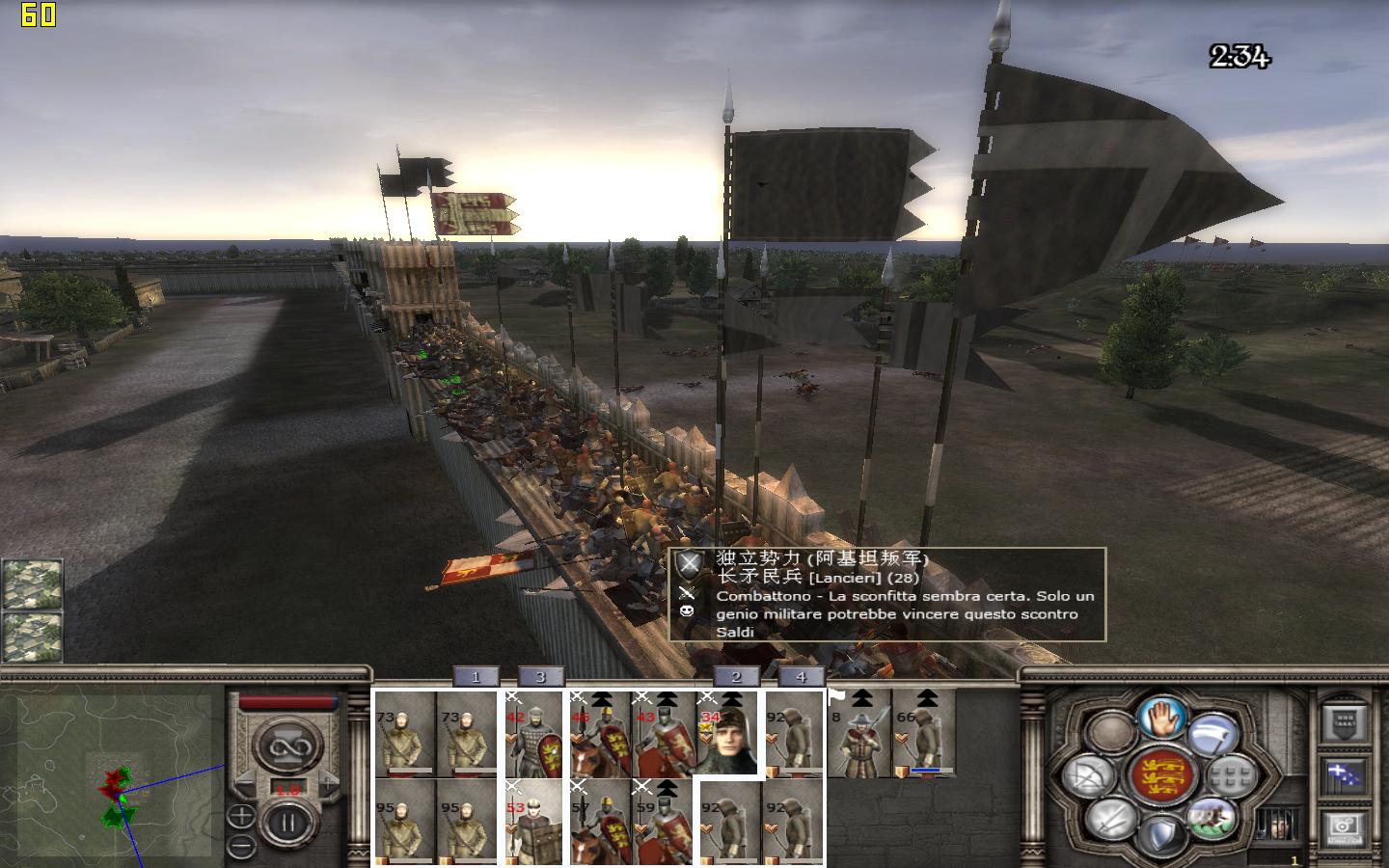Select unit group 1 tab

475,677
